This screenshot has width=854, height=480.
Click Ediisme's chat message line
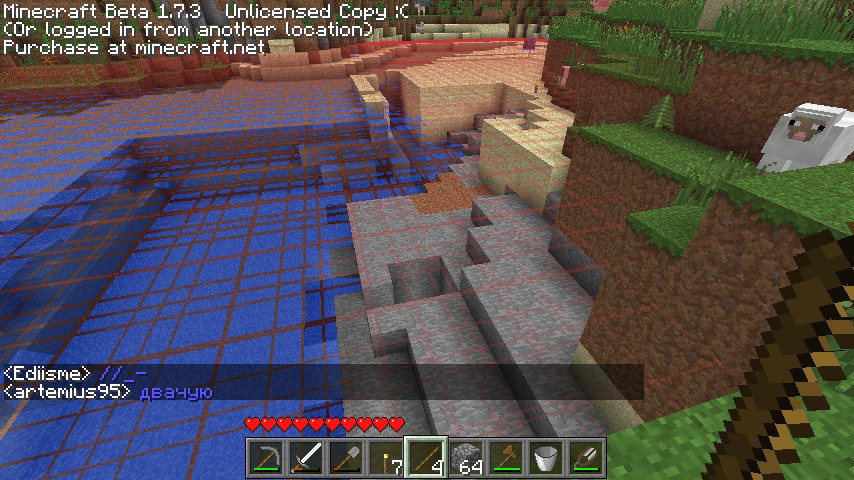[x=75, y=374]
